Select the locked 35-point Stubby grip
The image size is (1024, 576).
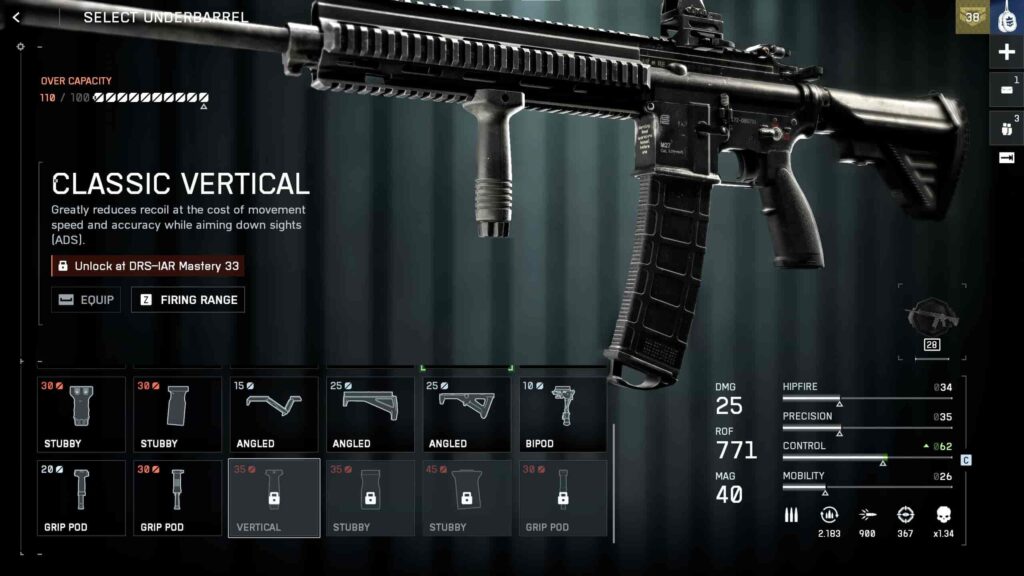click(x=370, y=497)
